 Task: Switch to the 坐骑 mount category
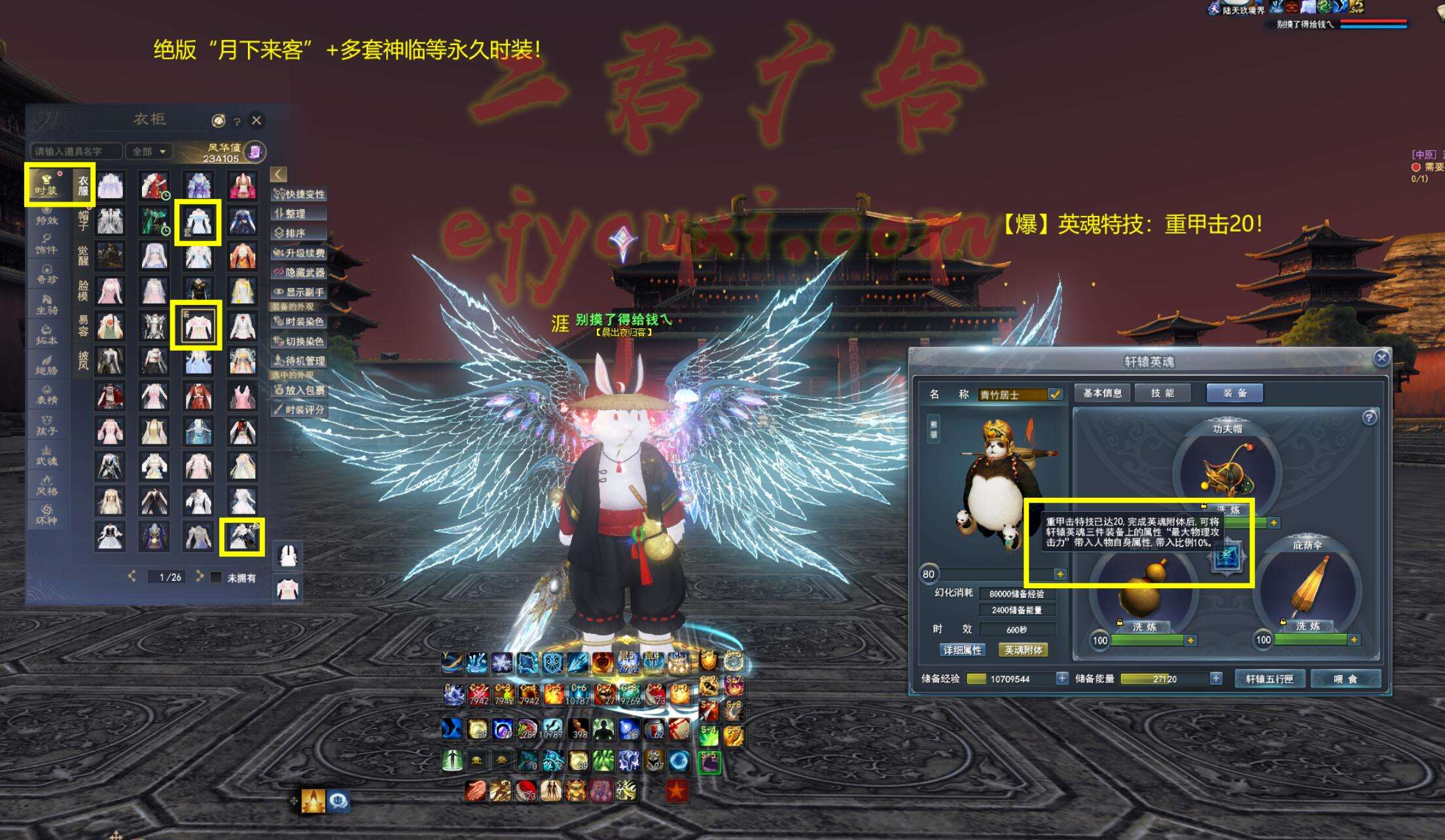click(x=46, y=305)
